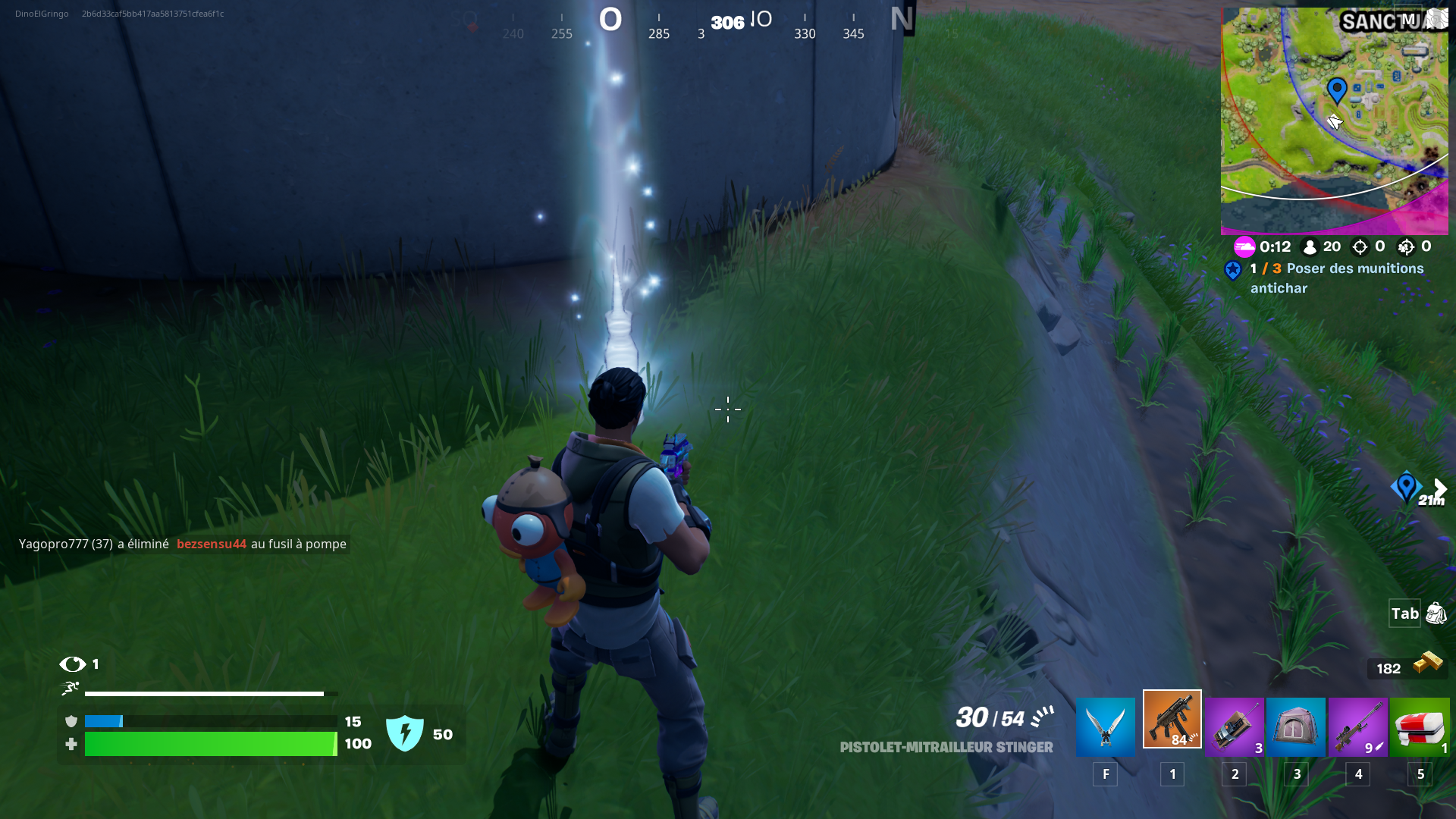Click the green health bar showing 100
The image size is (1456, 819).
pyautogui.click(x=210, y=744)
